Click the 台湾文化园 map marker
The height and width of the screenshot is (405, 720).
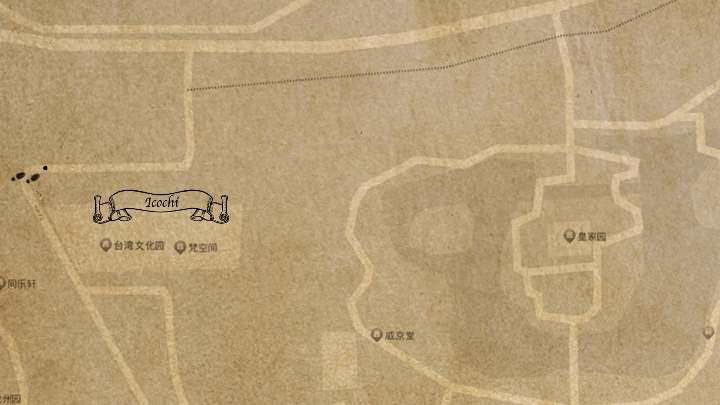[x=105, y=246]
